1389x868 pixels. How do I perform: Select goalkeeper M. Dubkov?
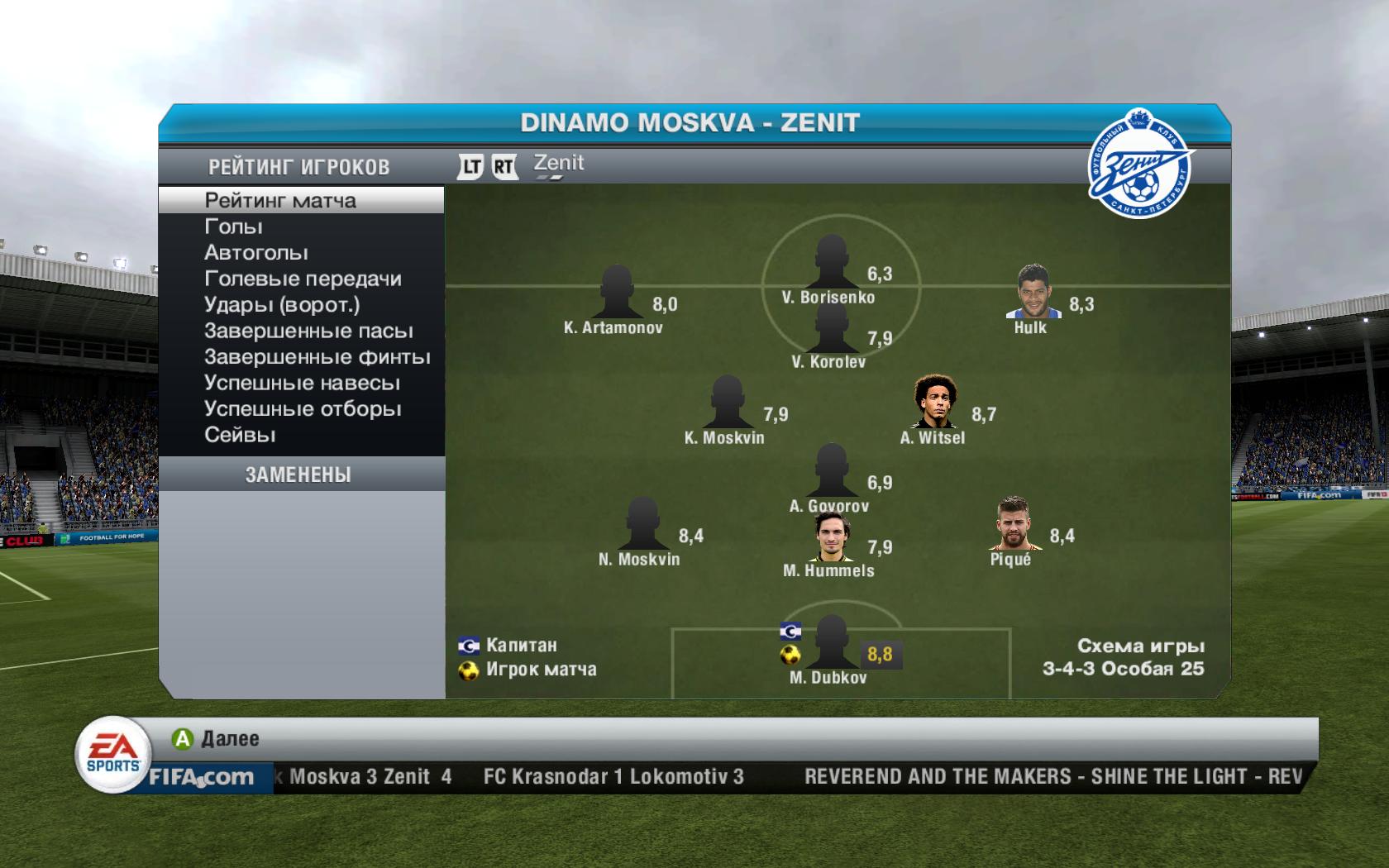(x=830, y=643)
